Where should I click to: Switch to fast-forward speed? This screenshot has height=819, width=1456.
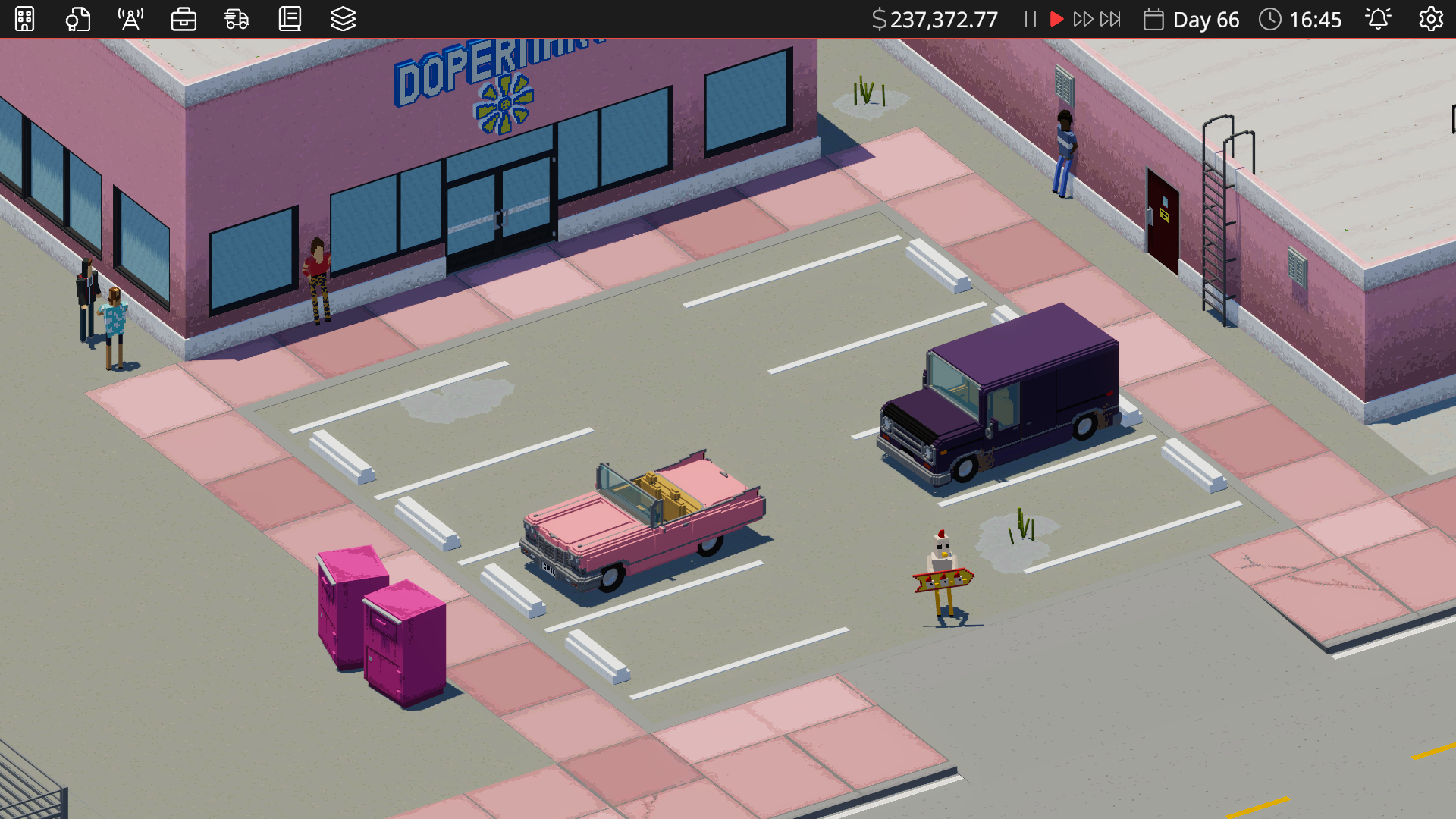pos(1083,19)
